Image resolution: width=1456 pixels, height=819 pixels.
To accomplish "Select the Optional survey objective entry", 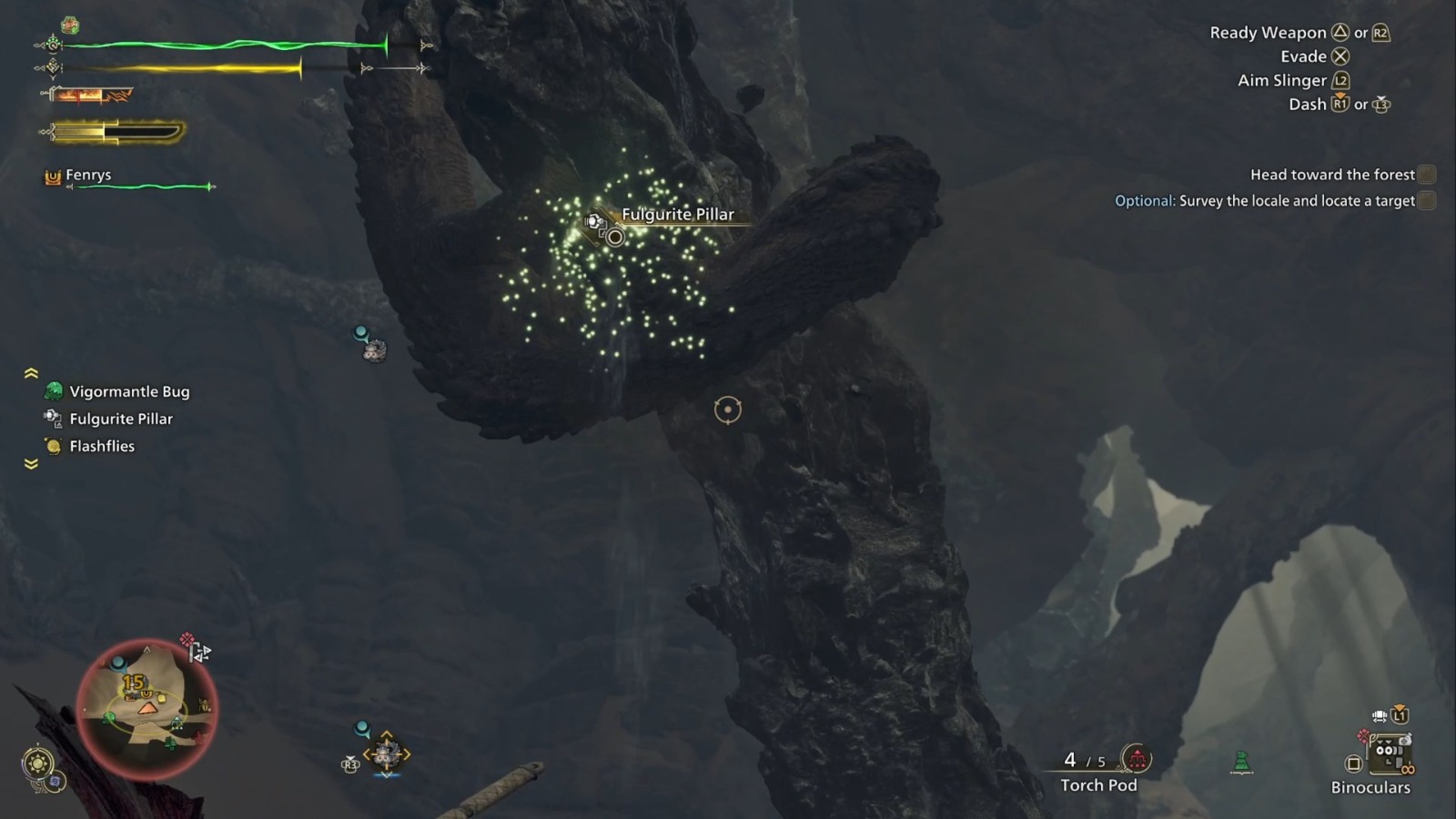I will (x=1265, y=200).
